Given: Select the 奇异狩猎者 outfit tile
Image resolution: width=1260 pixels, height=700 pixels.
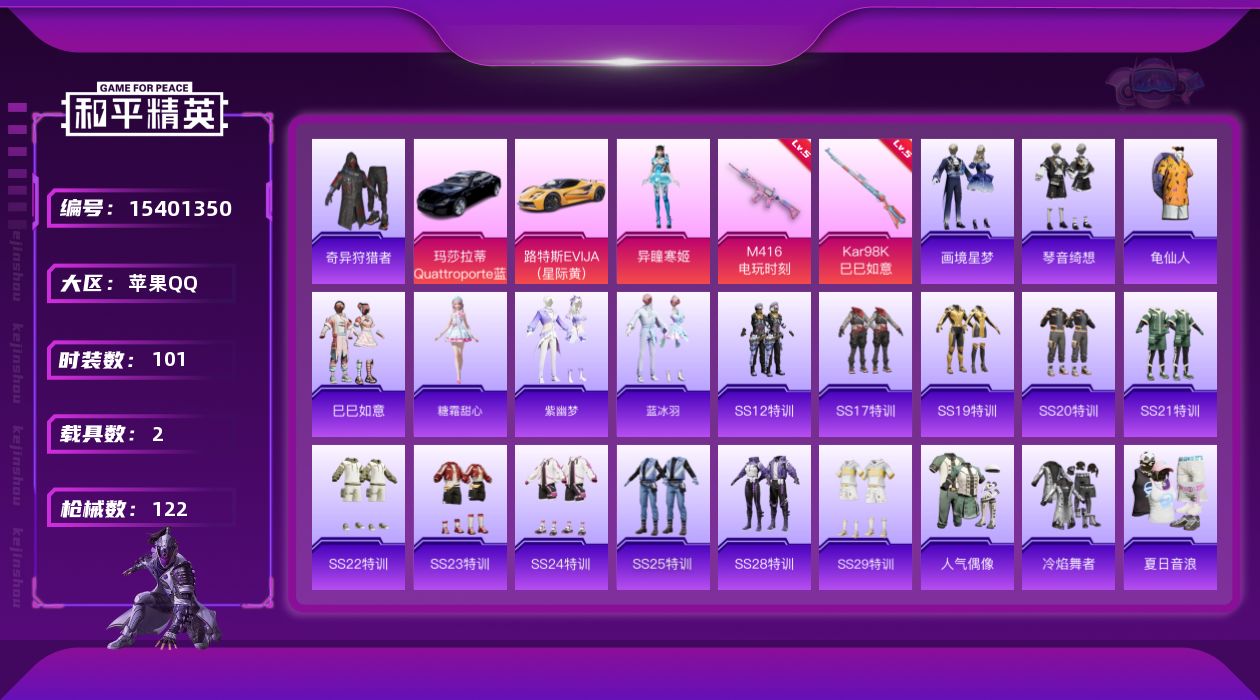Looking at the screenshot, I should pos(358,211).
